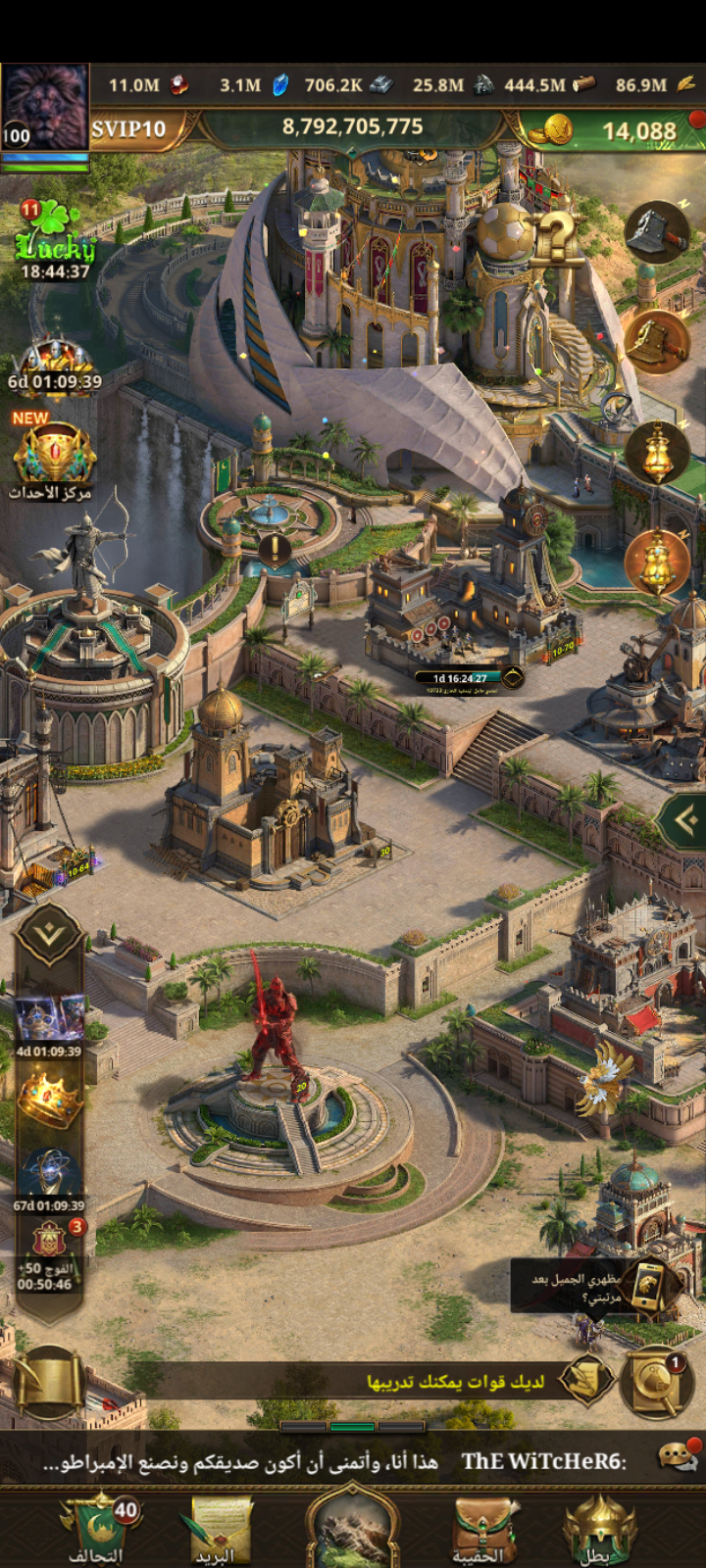
Task: Open the Lucky clover event
Action: 55,240
